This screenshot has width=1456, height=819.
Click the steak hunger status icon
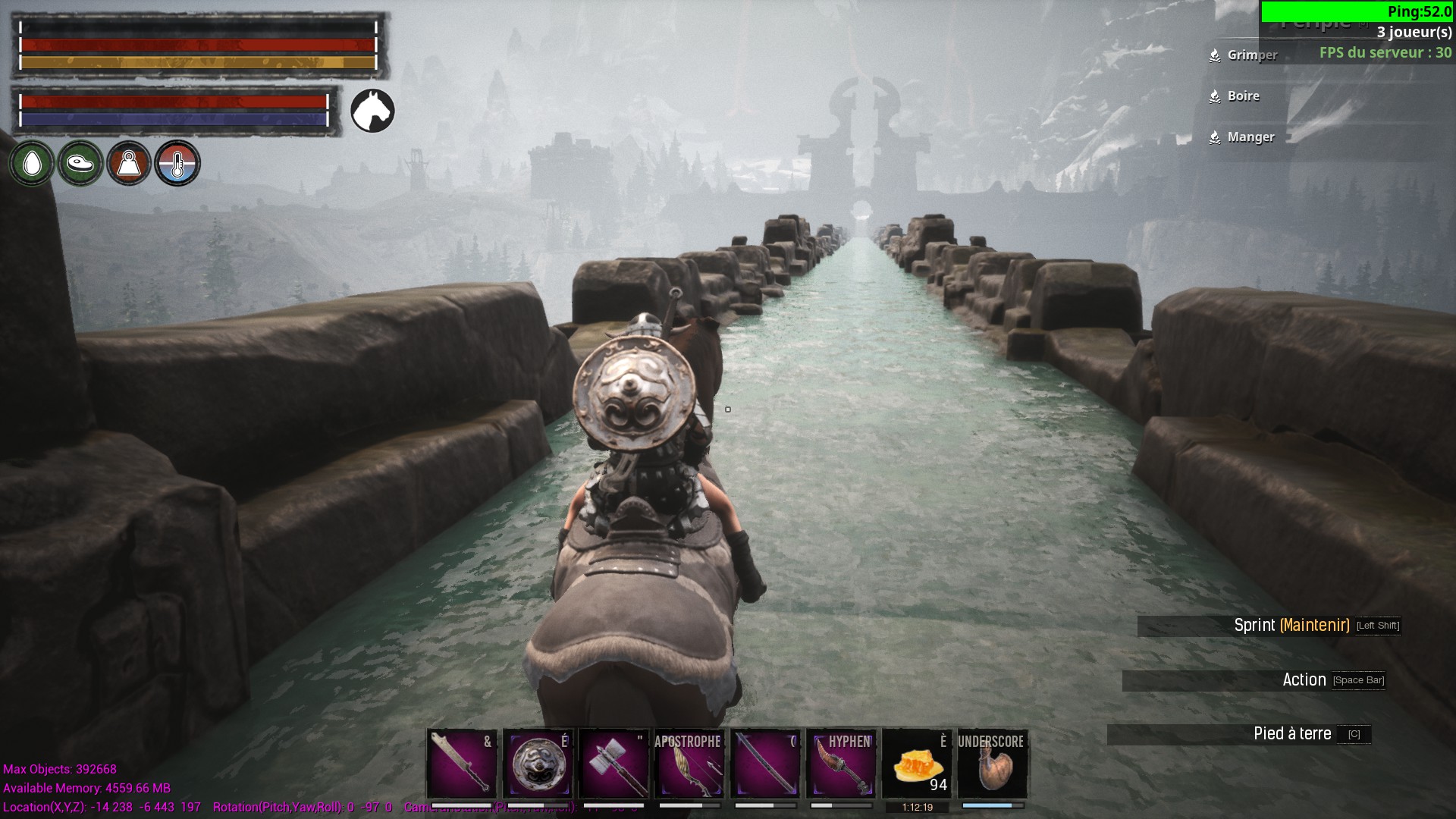(x=80, y=163)
